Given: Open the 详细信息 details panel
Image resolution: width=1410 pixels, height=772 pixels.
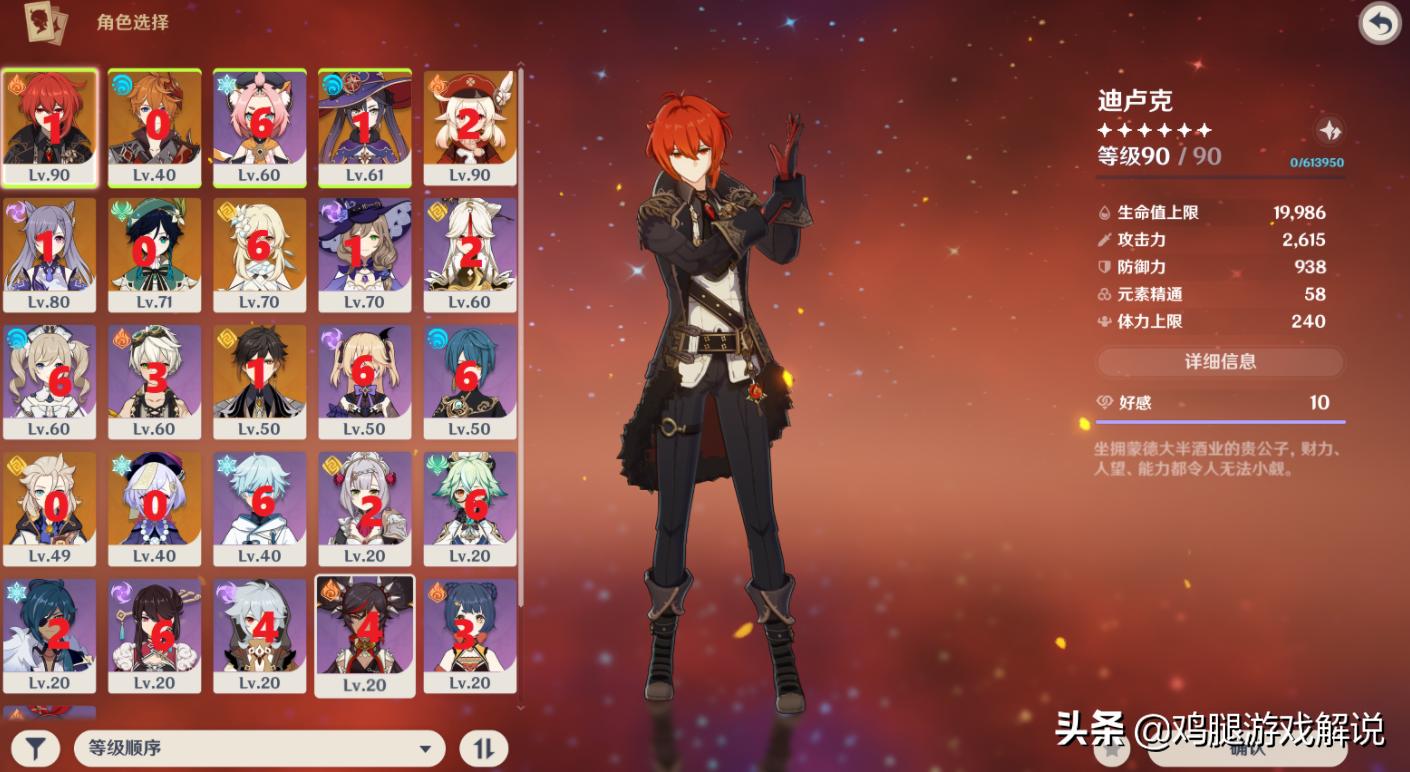Looking at the screenshot, I should [1220, 362].
